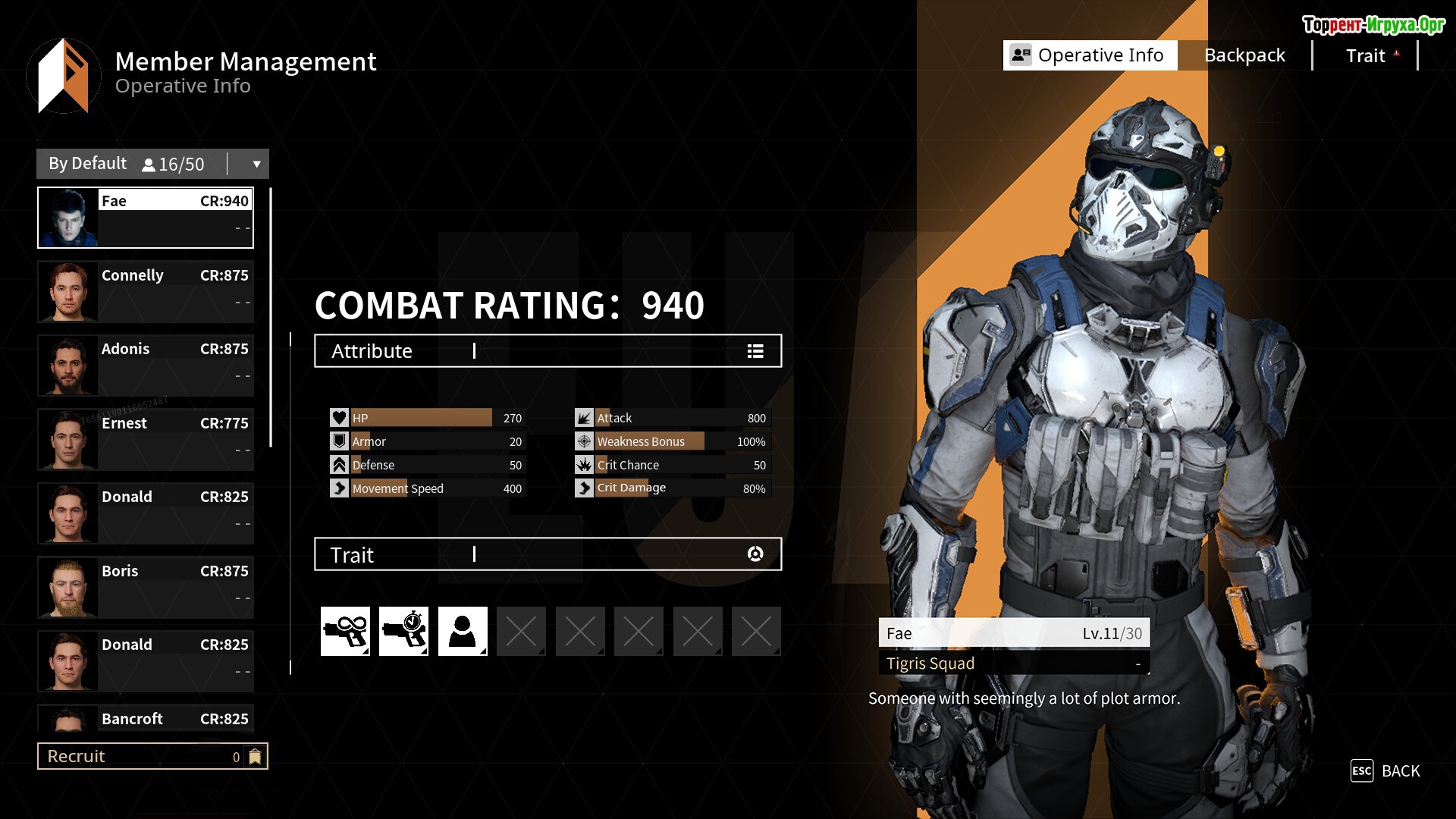This screenshot has height=819, width=1456.
Task: Select the gun with stopwatch trait
Action: point(403,631)
